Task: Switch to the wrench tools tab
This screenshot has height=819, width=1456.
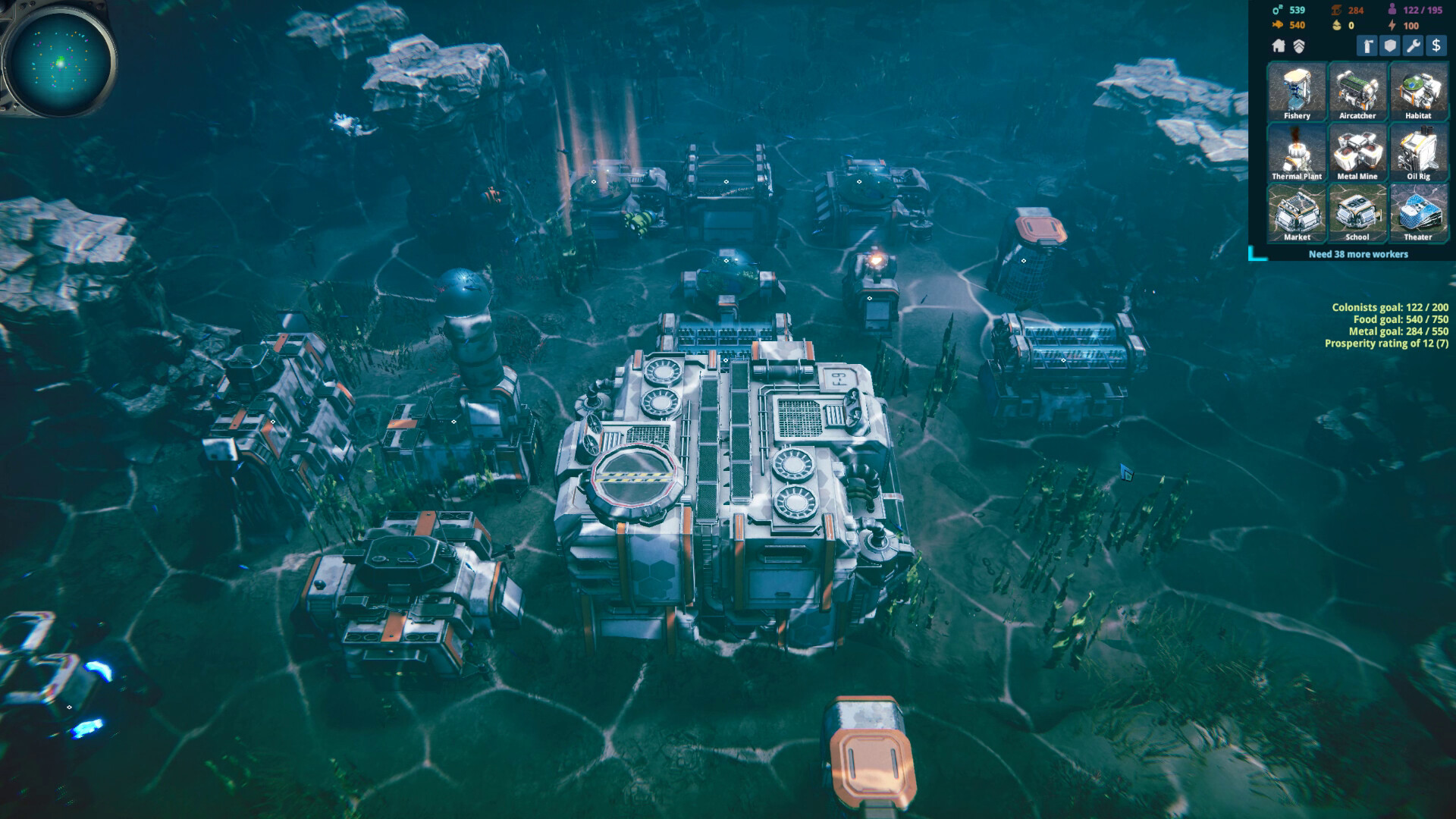Action: pyautogui.click(x=1413, y=46)
